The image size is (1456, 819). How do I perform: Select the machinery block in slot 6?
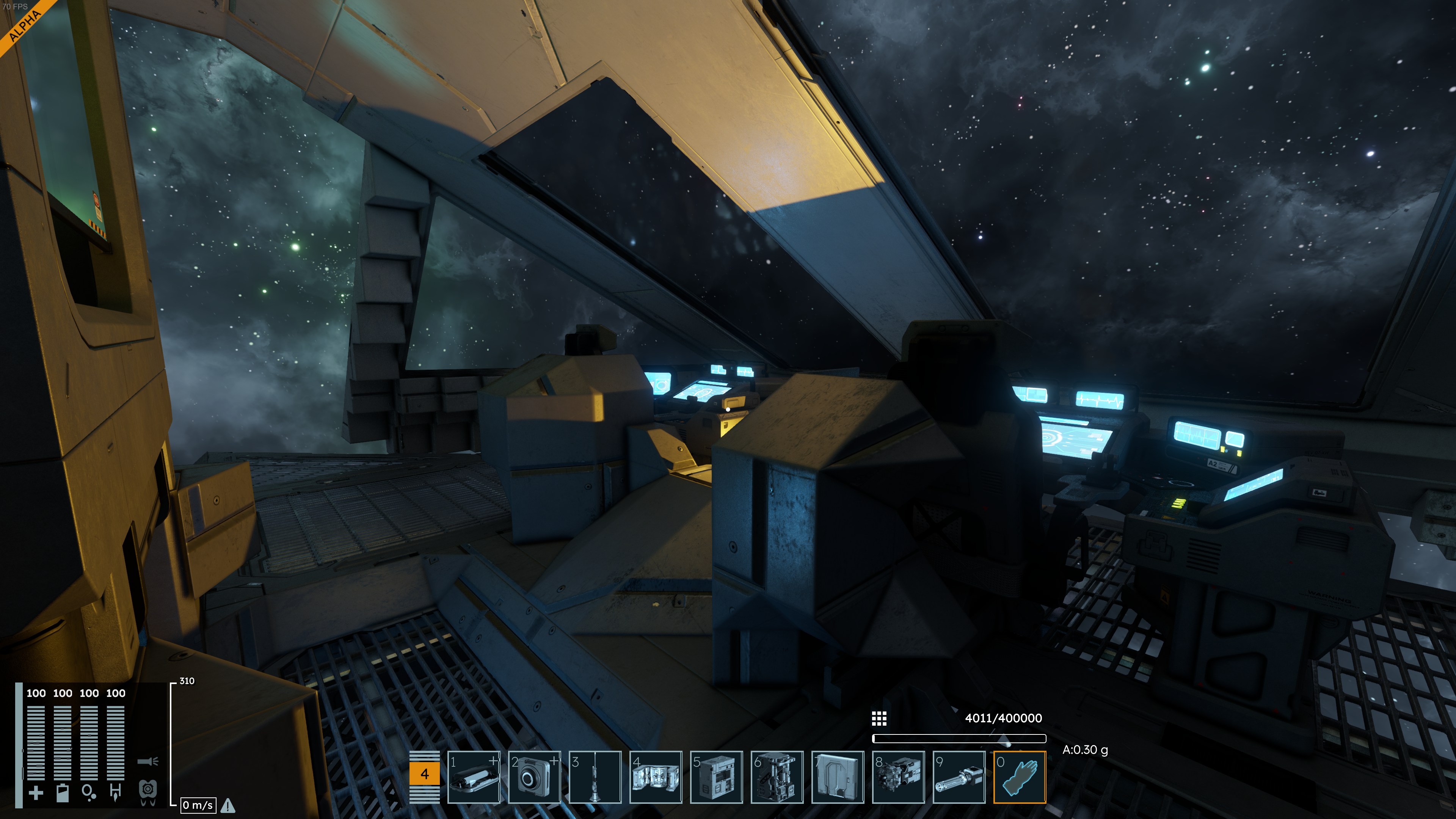tap(777, 777)
